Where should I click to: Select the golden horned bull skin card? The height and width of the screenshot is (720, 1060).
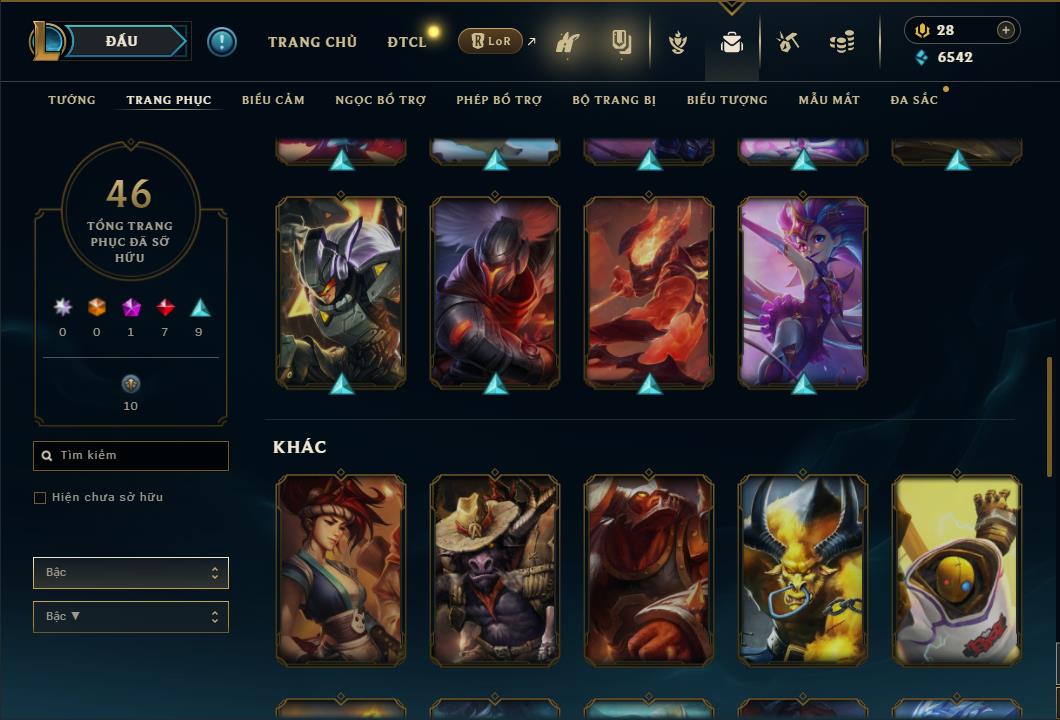tap(803, 570)
